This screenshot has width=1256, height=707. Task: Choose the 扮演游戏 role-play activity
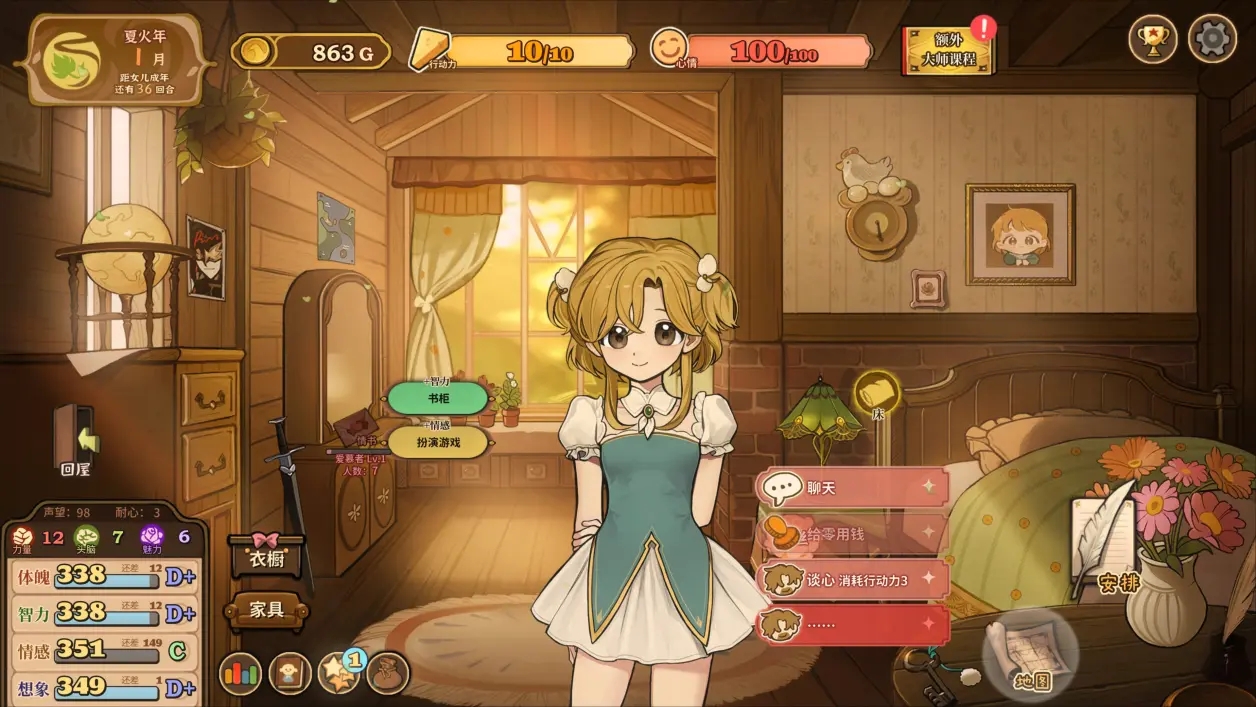[438, 442]
